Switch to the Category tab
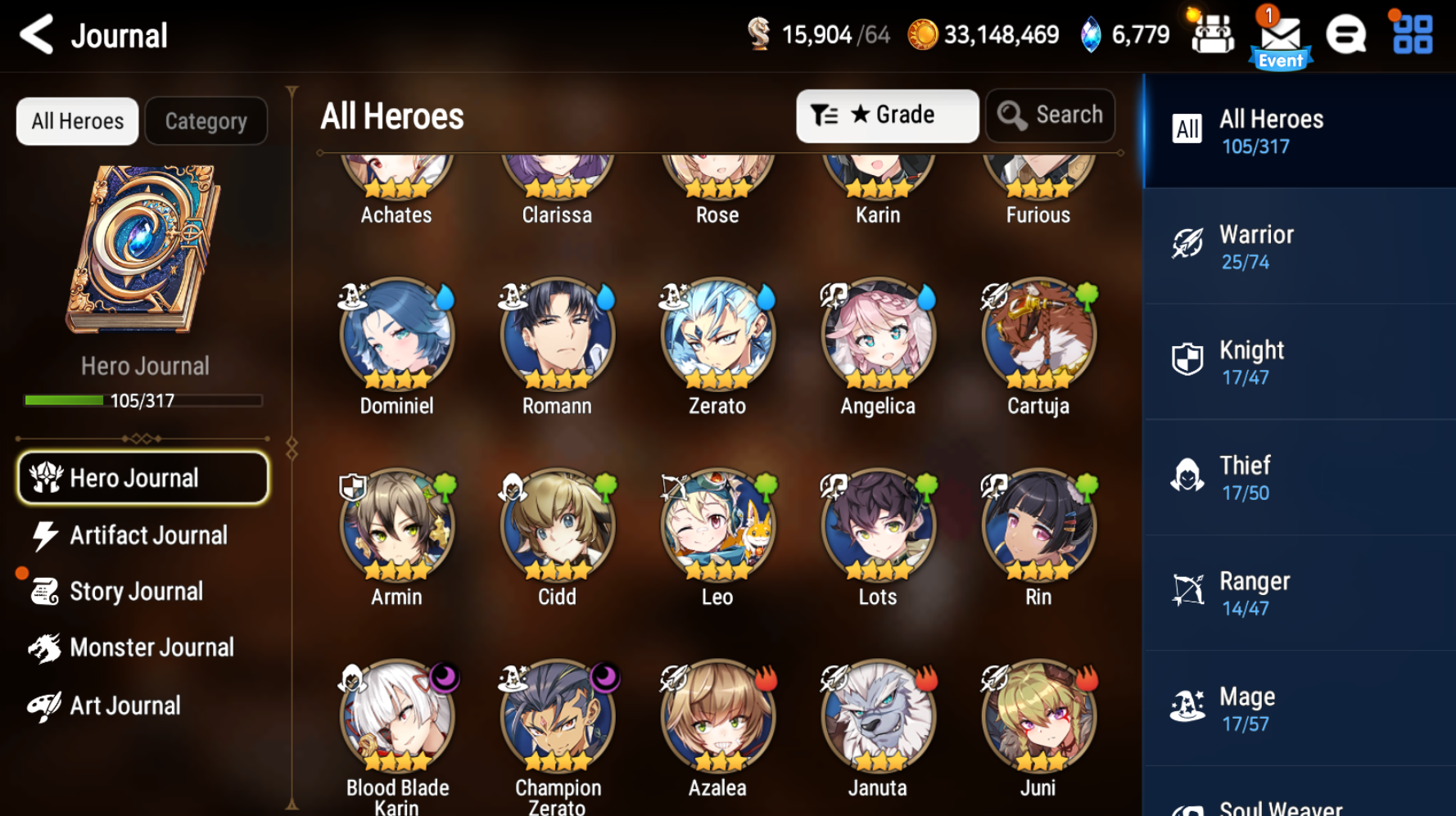Image resolution: width=1456 pixels, height=816 pixels. (206, 120)
